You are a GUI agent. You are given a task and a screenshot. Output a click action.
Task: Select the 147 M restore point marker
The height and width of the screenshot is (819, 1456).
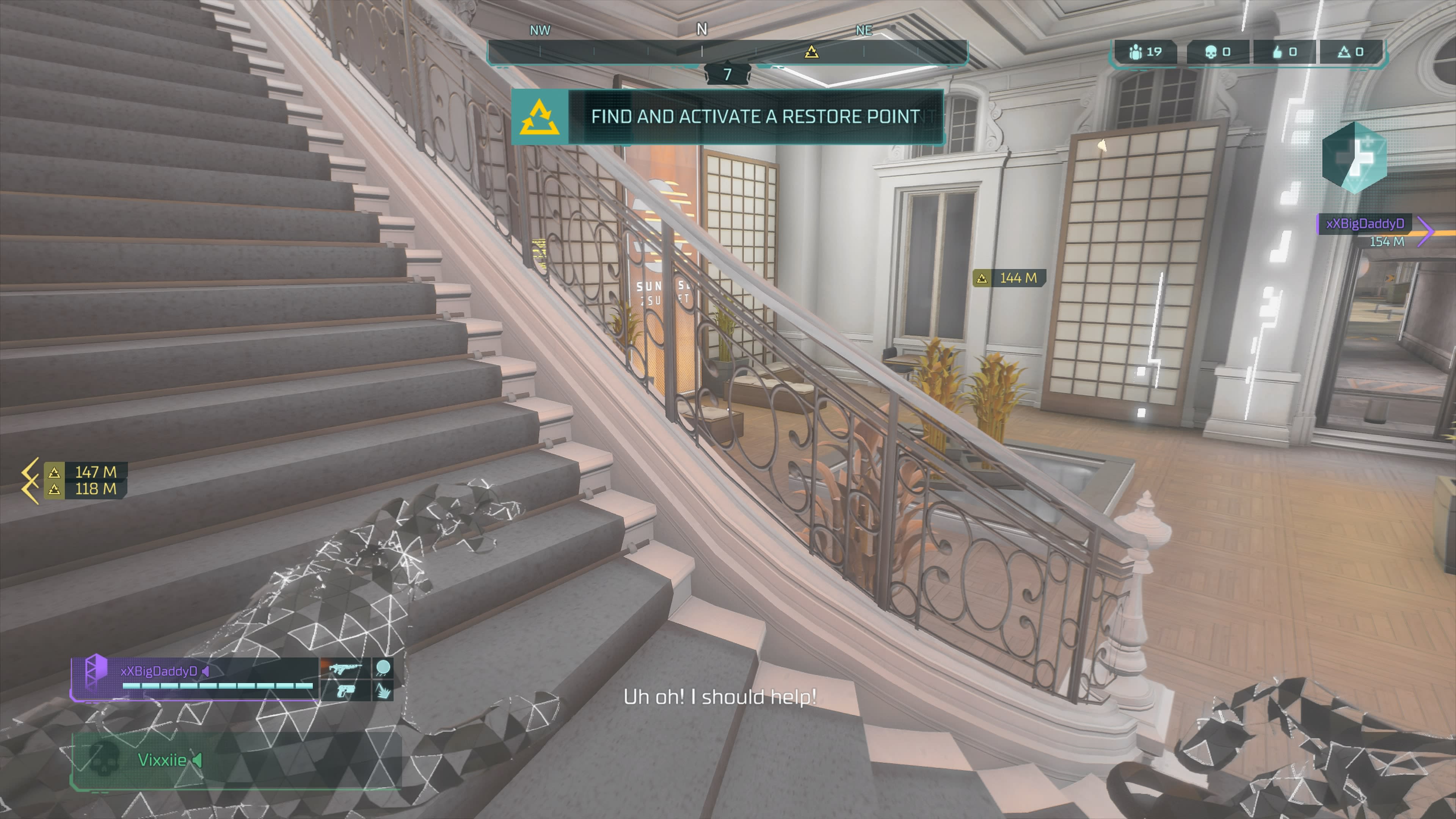[x=85, y=471]
